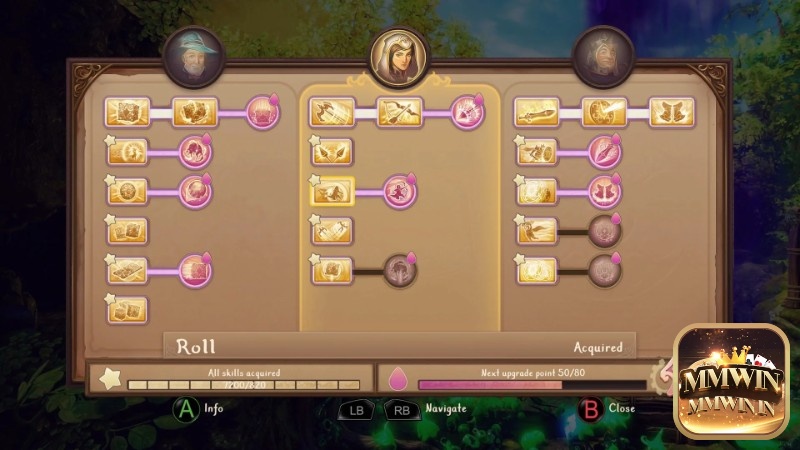Select the thief's first grappling skill
The width and height of the screenshot is (800, 450).
(x=333, y=112)
